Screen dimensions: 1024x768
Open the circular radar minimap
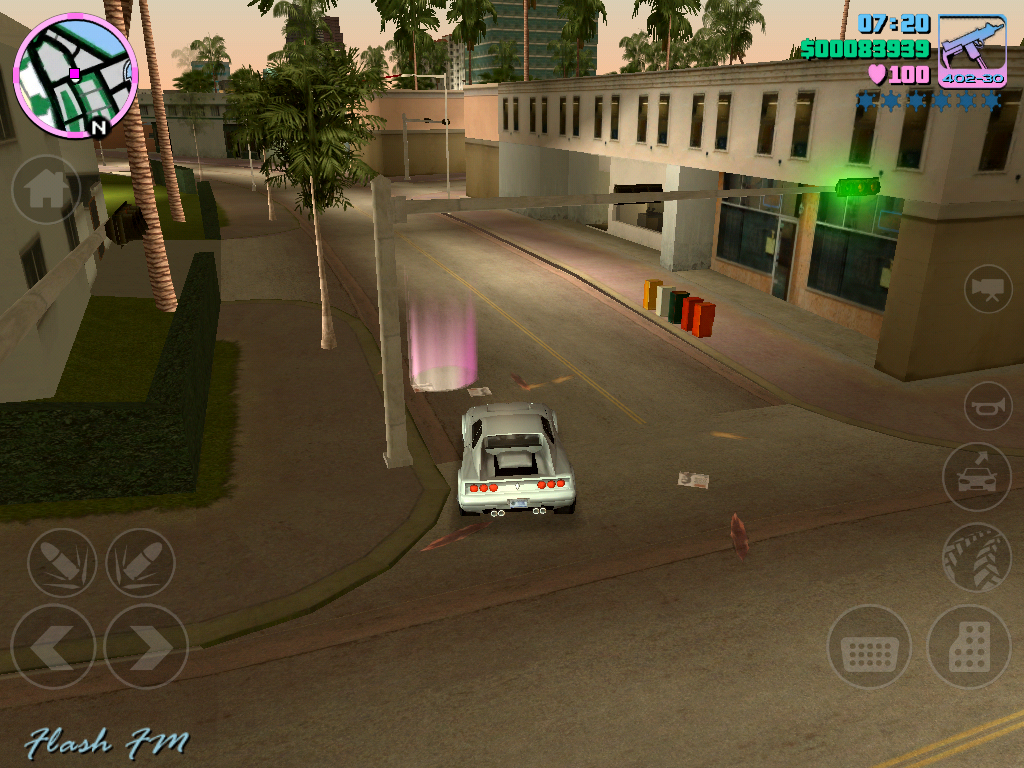74,75
